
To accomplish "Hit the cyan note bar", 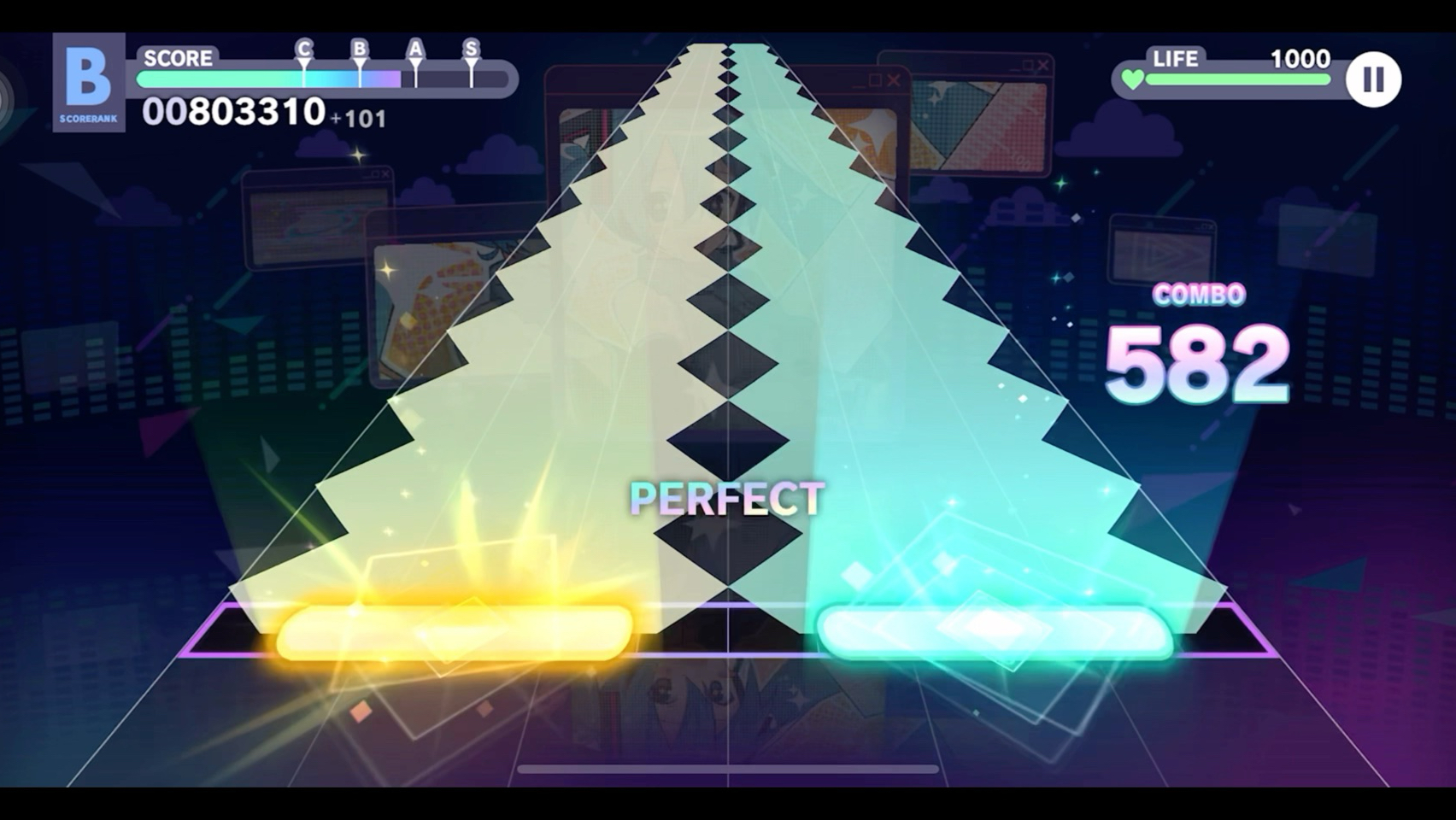I will (995, 632).
